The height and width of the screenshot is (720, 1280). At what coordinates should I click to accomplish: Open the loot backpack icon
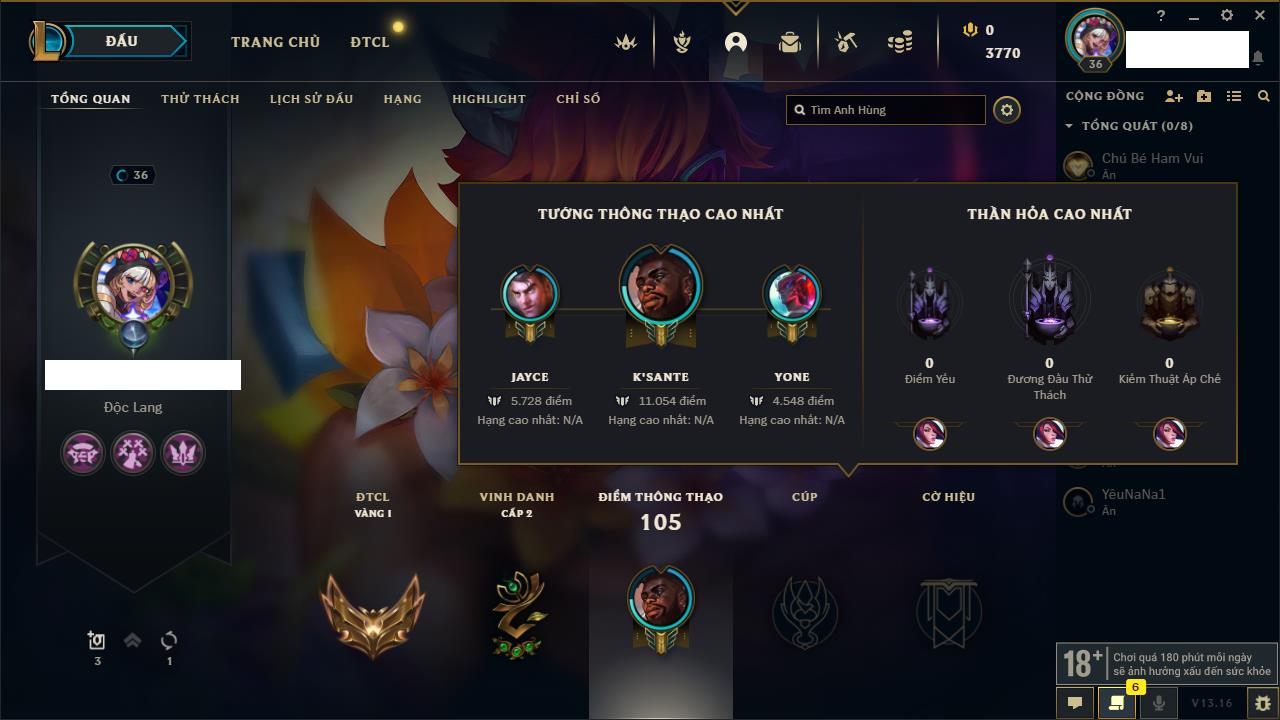click(x=790, y=42)
